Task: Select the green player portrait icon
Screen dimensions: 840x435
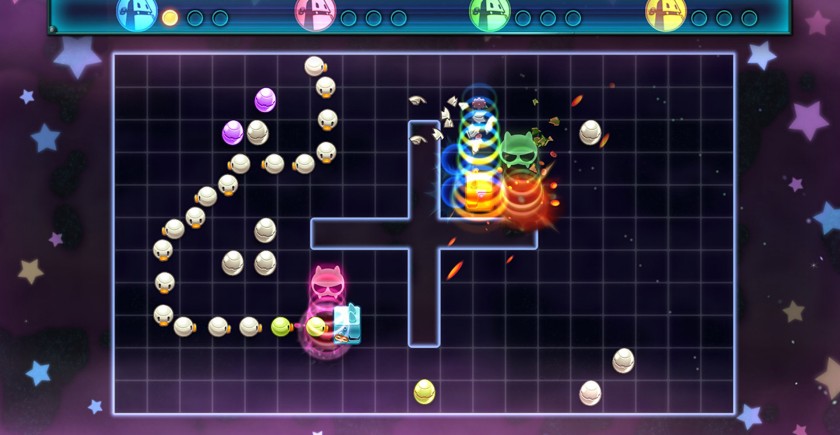Action: (489, 13)
